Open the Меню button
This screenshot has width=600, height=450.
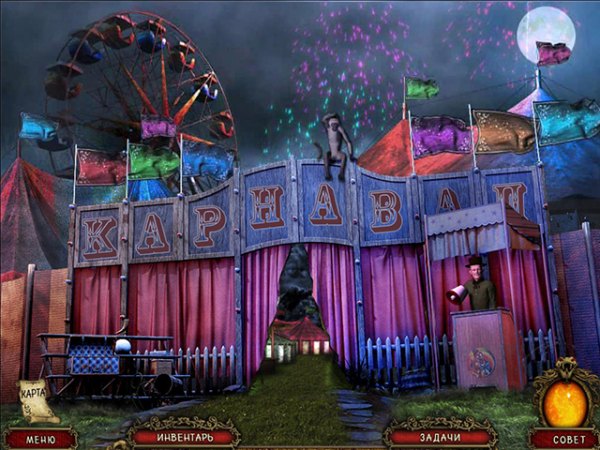(x=40, y=437)
